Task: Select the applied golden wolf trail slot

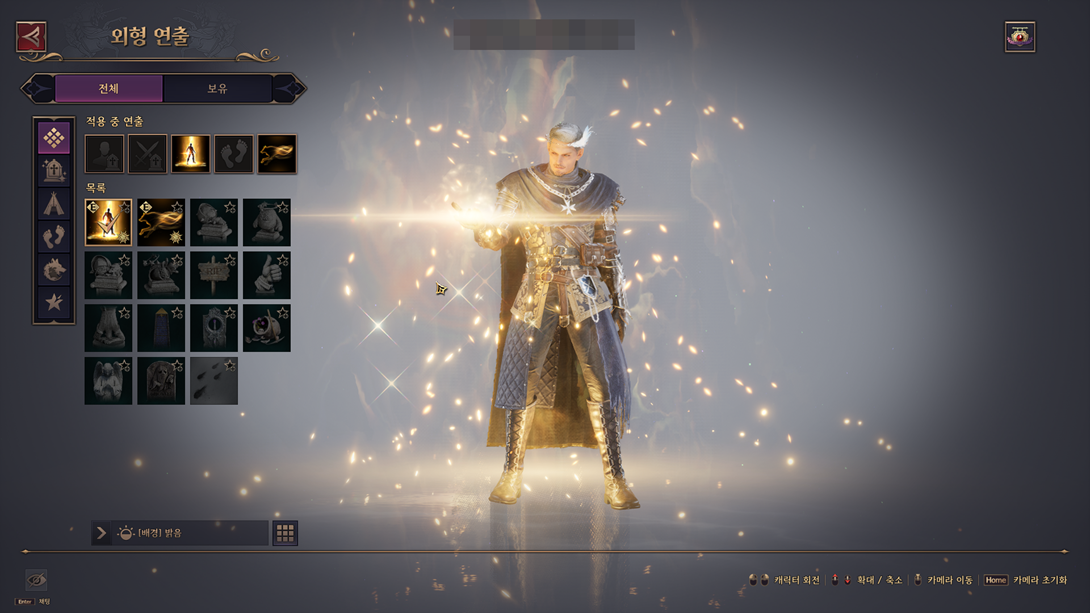Action: pyautogui.click(x=277, y=154)
